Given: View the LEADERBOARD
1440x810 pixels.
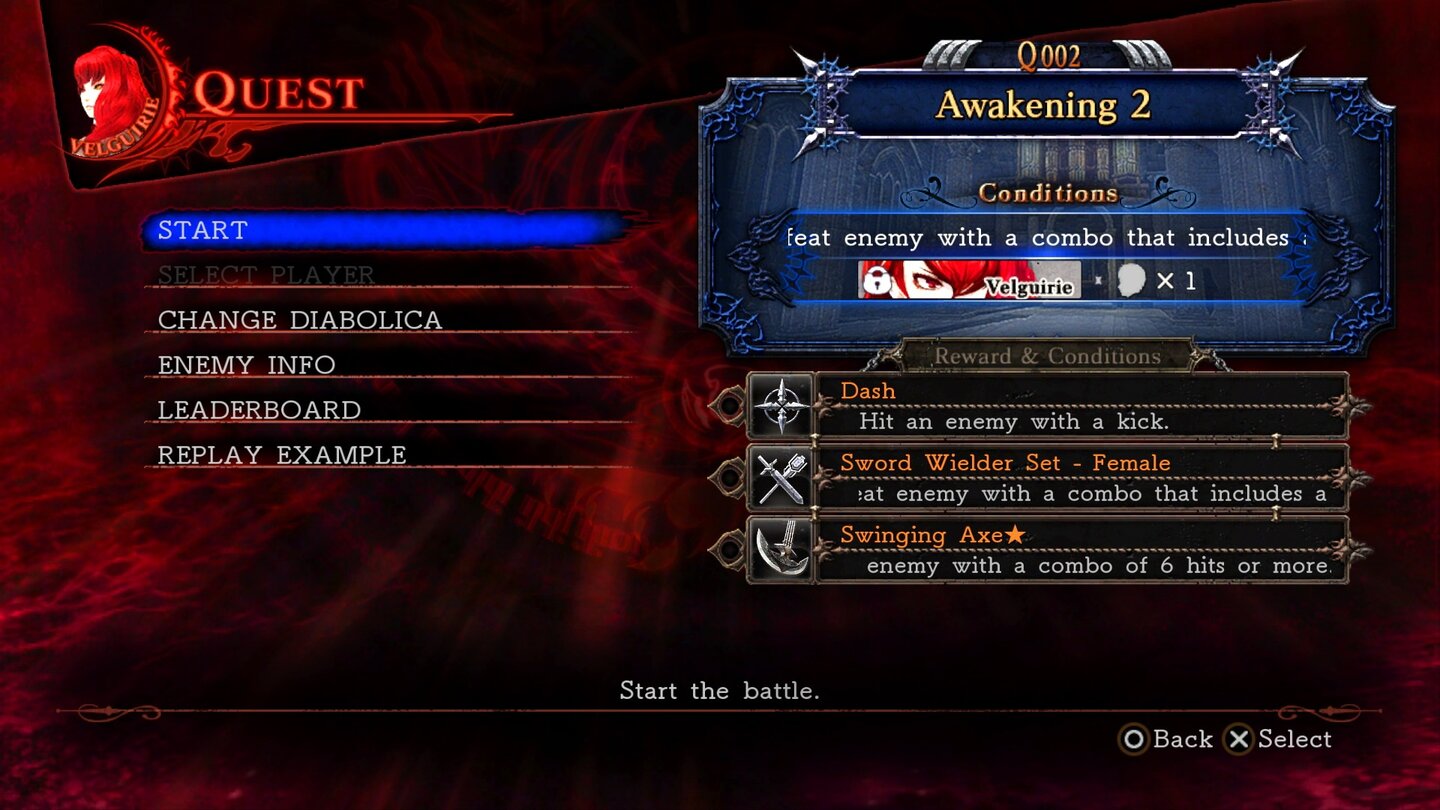Looking at the screenshot, I should tap(258, 409).
